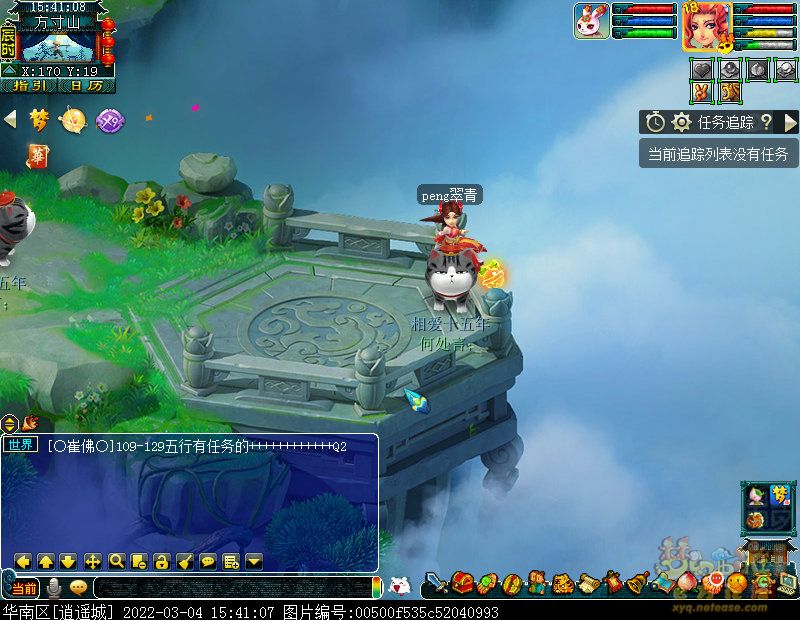
Task: Open the sword attack icon in bottom bar
Action: [436, 583]
